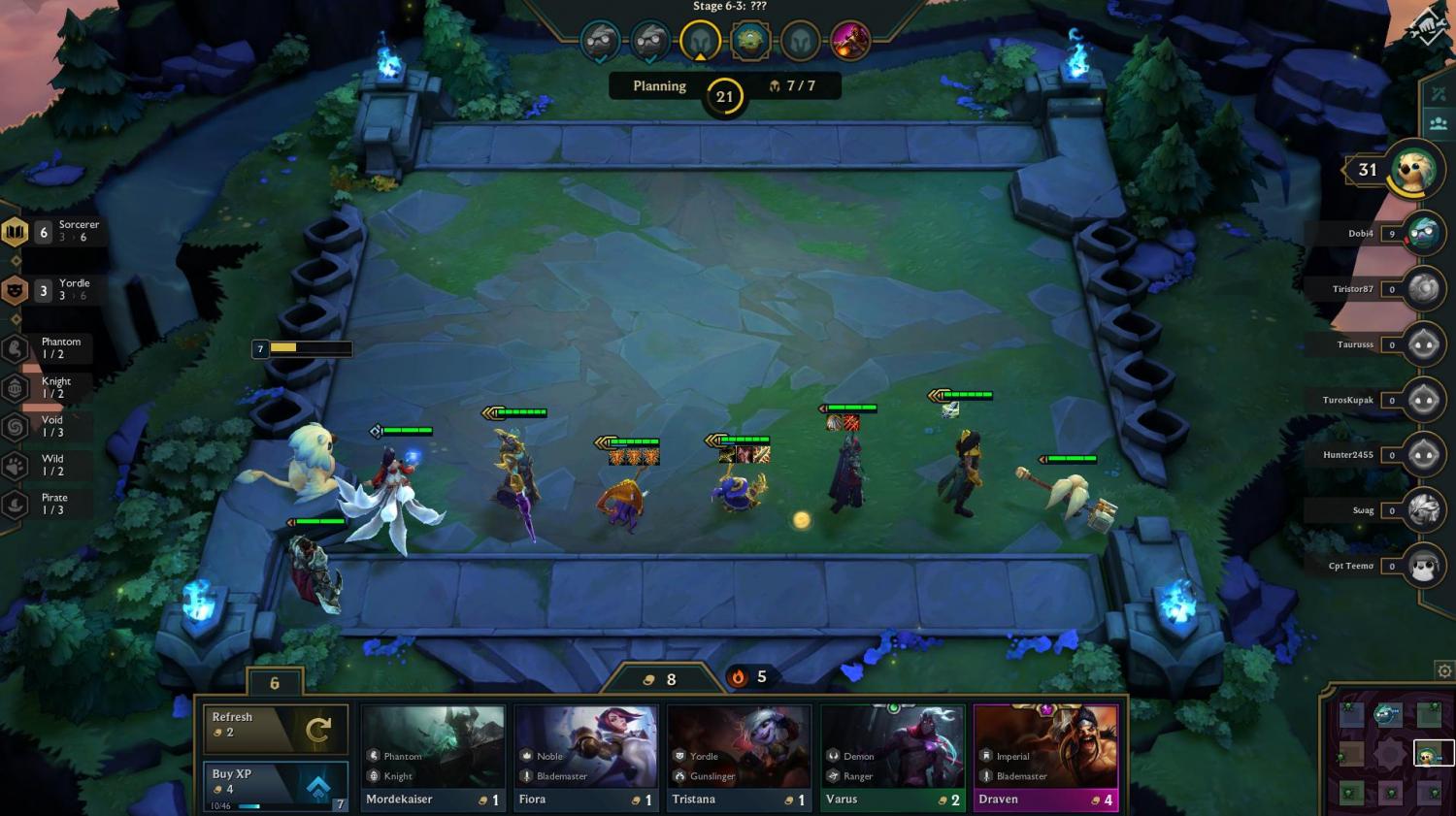Purchase the Fiora champion card
The image size is (1456, 816).
click(586, 759)
